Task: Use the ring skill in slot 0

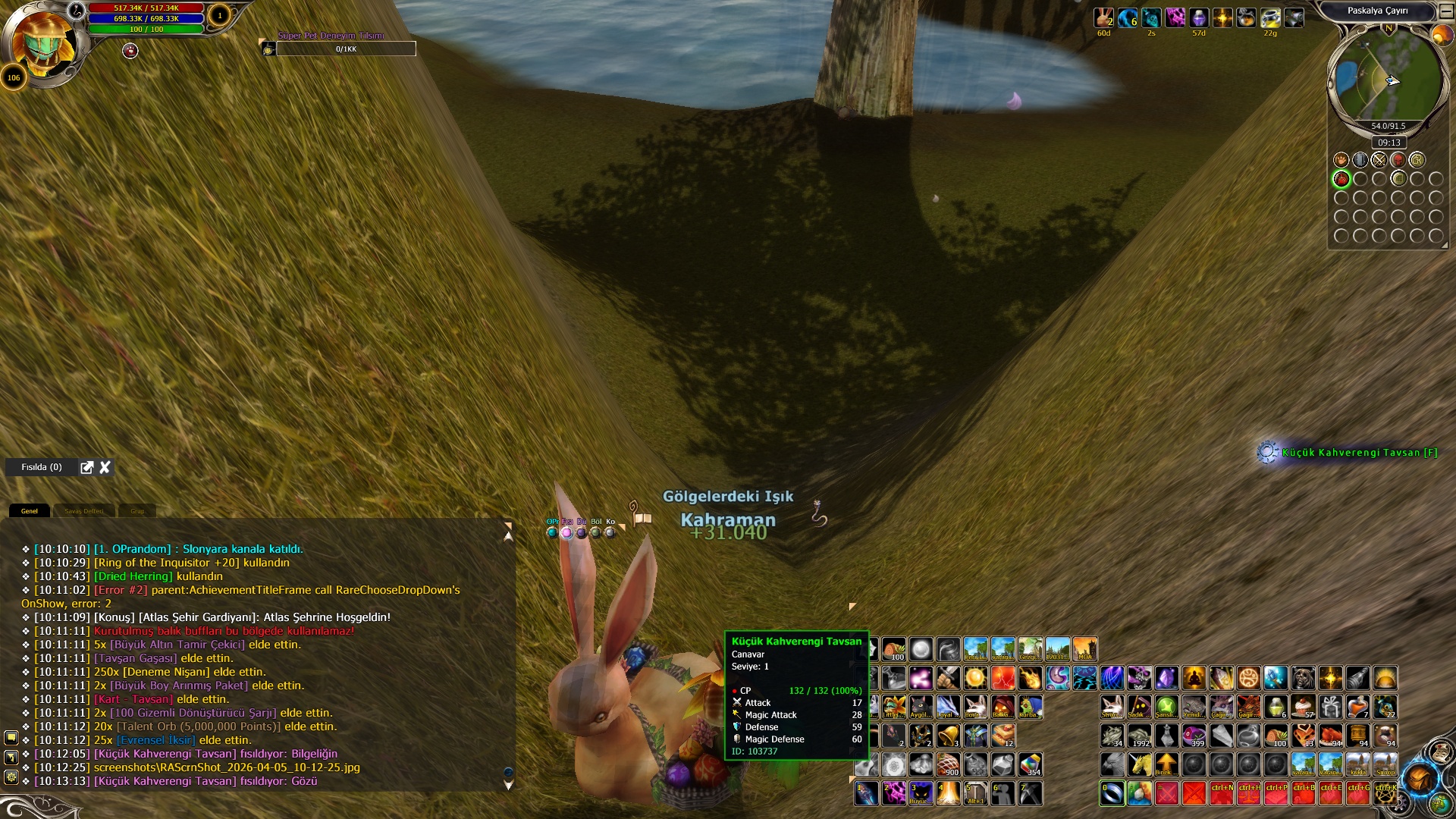Action: pos(1112,793)
